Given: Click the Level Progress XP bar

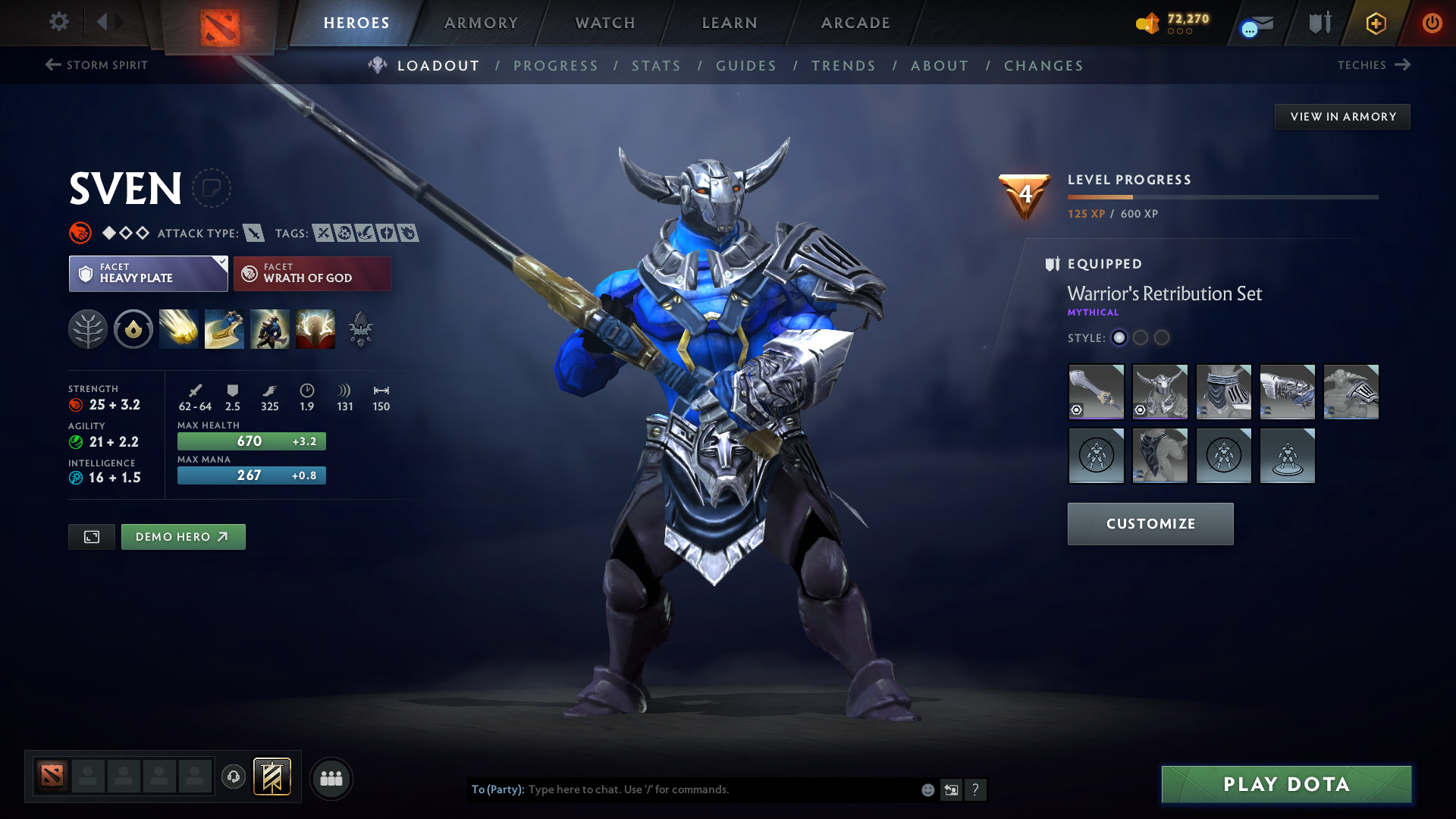Looking at the screenshot, I should (1222, 197).
